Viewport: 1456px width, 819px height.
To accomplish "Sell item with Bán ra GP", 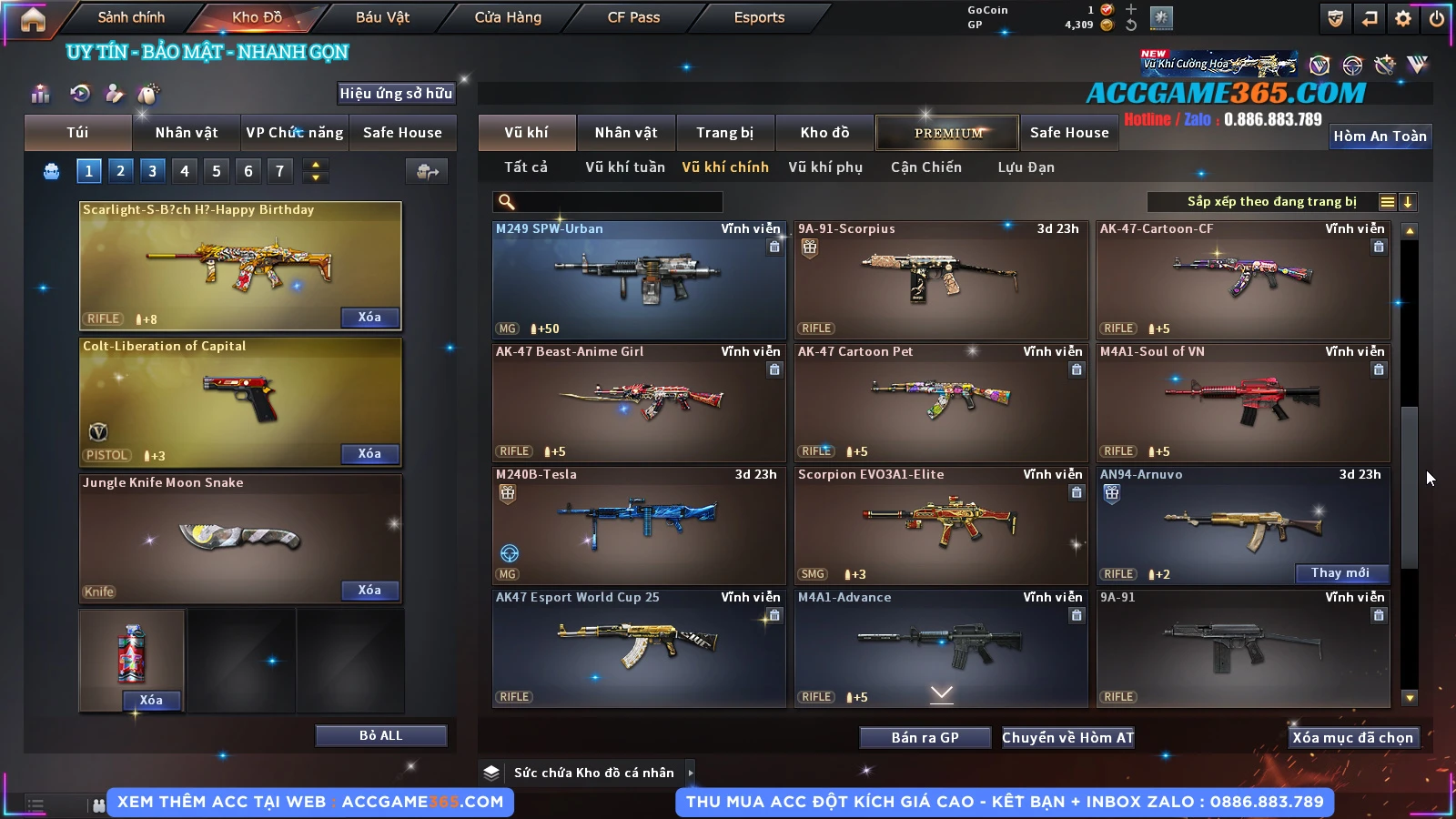I will click(x=925, y=737).
